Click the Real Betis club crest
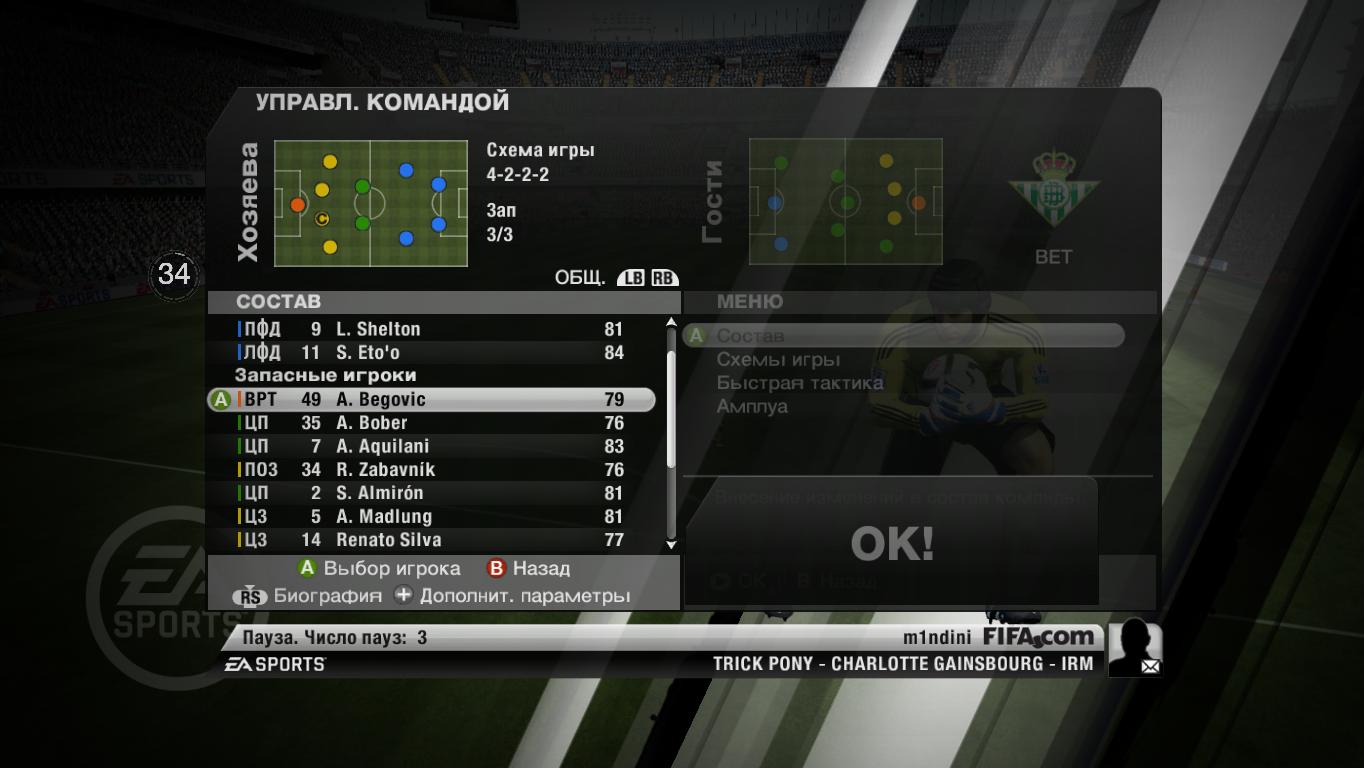This screenshot has height=768, width=1364. click(x=1052, y=189)
